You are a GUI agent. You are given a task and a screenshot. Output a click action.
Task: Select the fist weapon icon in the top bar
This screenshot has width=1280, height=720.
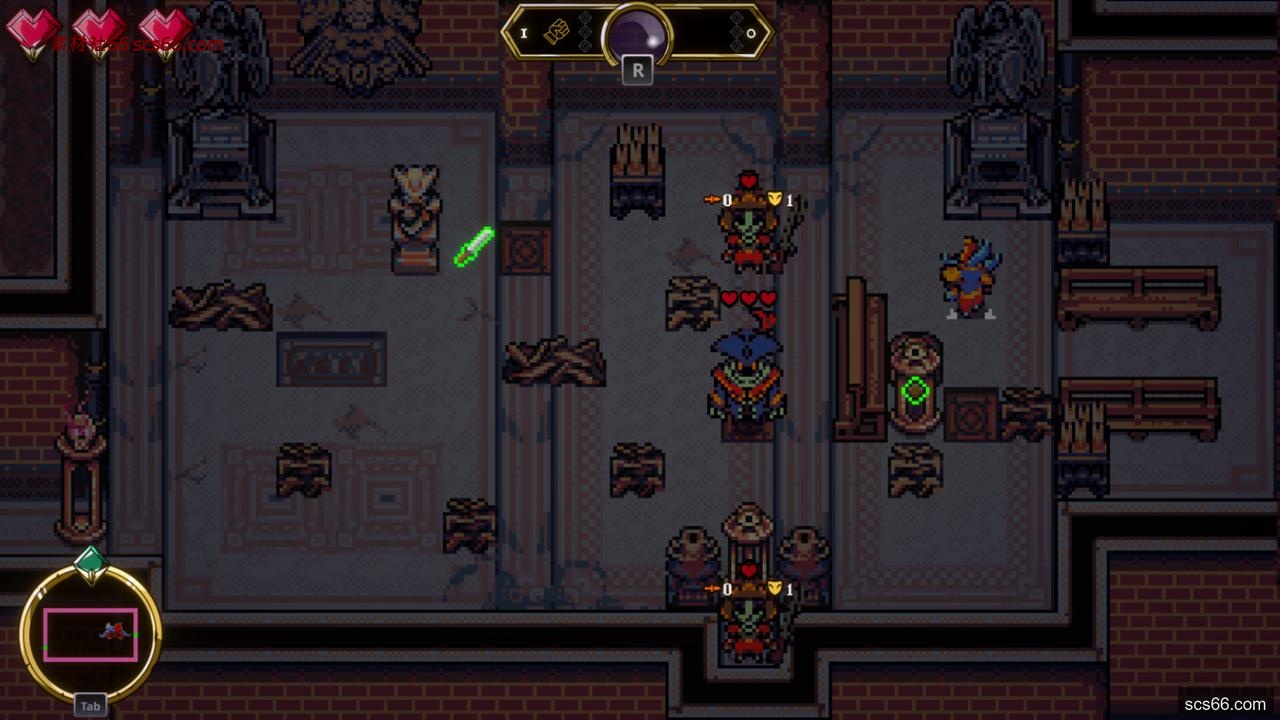click(556, 33)
